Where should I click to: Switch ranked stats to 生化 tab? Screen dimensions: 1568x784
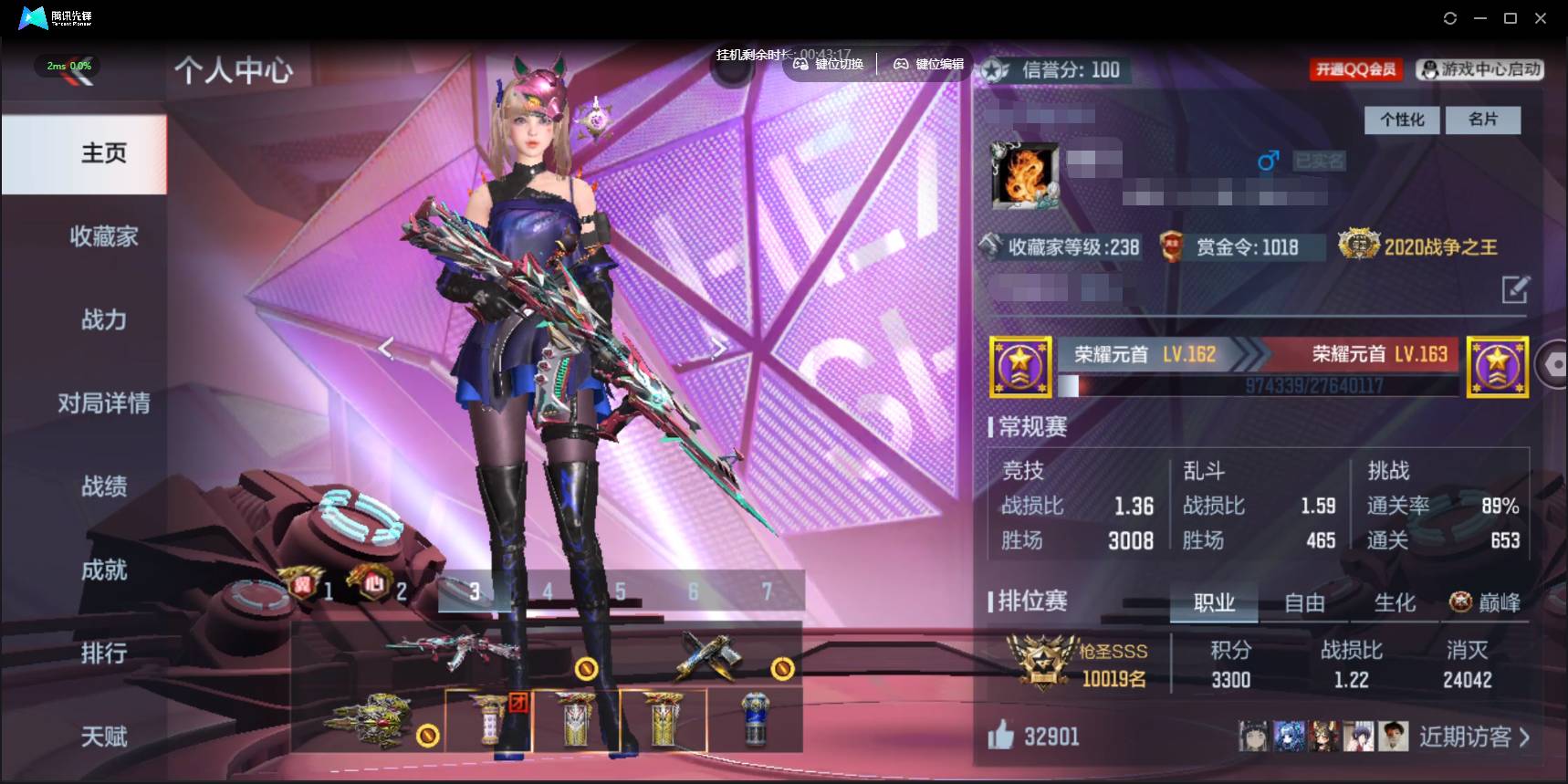tap(1395, 602)
